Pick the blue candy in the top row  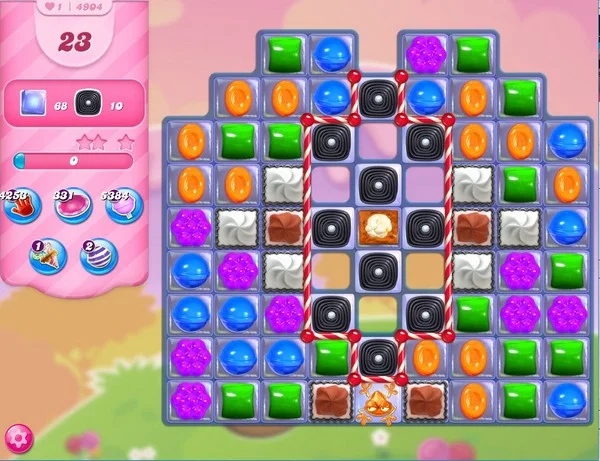331,53
